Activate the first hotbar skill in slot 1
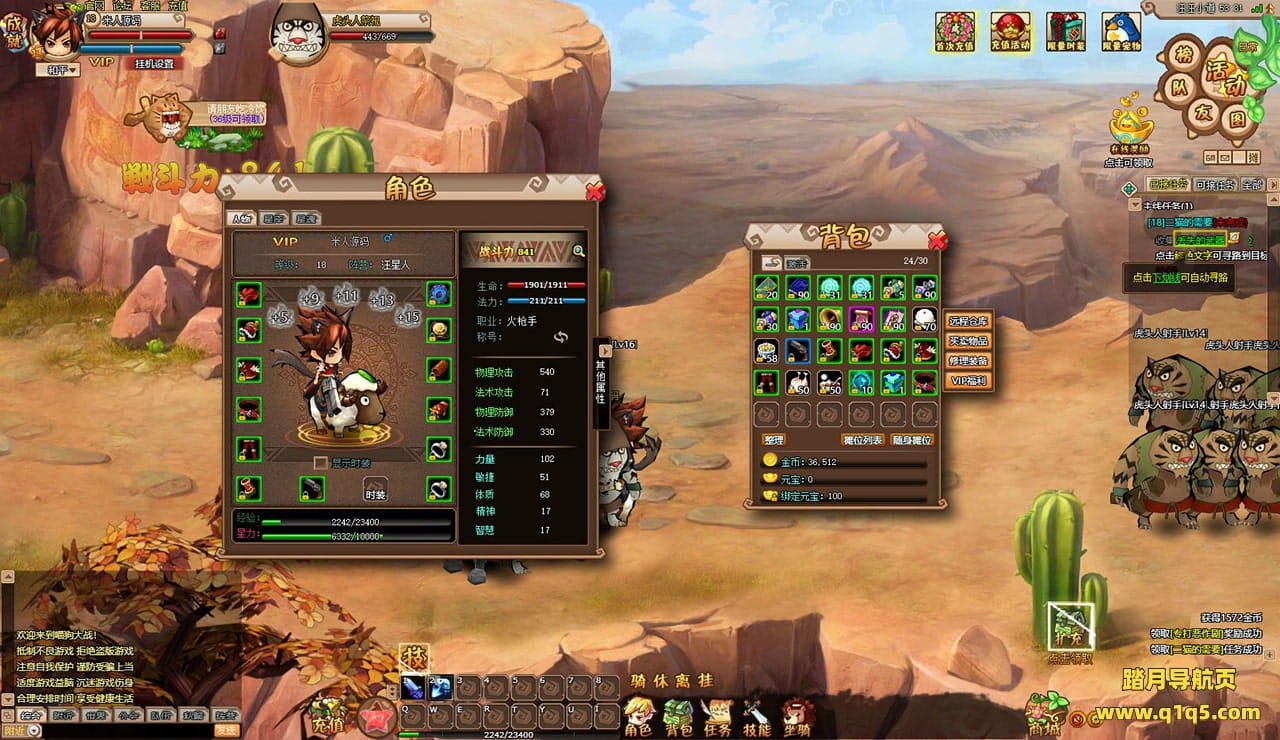 (x=413, y=688)
